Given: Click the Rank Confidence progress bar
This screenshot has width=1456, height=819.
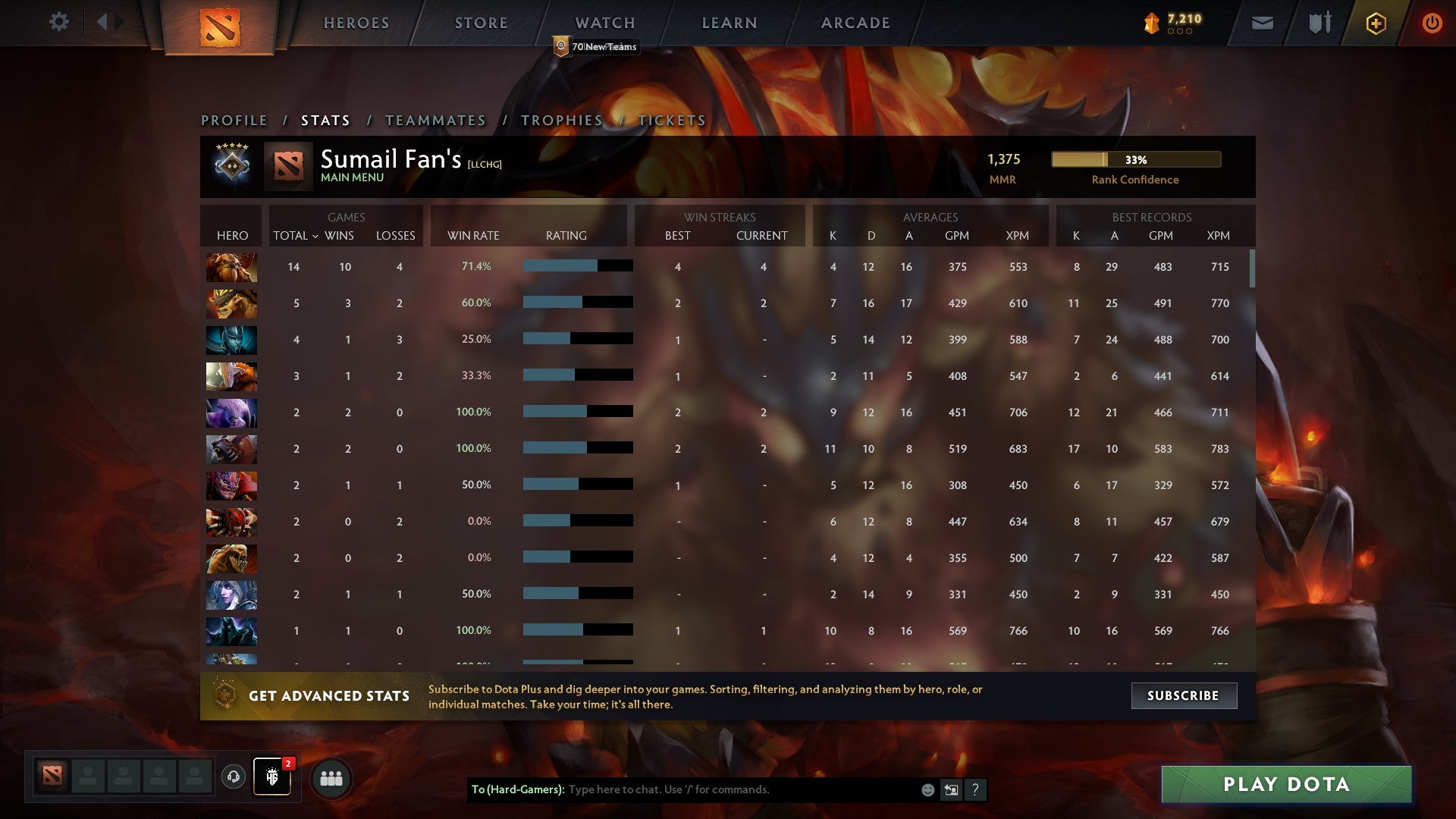Looking at the screenshot, I should [1135, 160].
